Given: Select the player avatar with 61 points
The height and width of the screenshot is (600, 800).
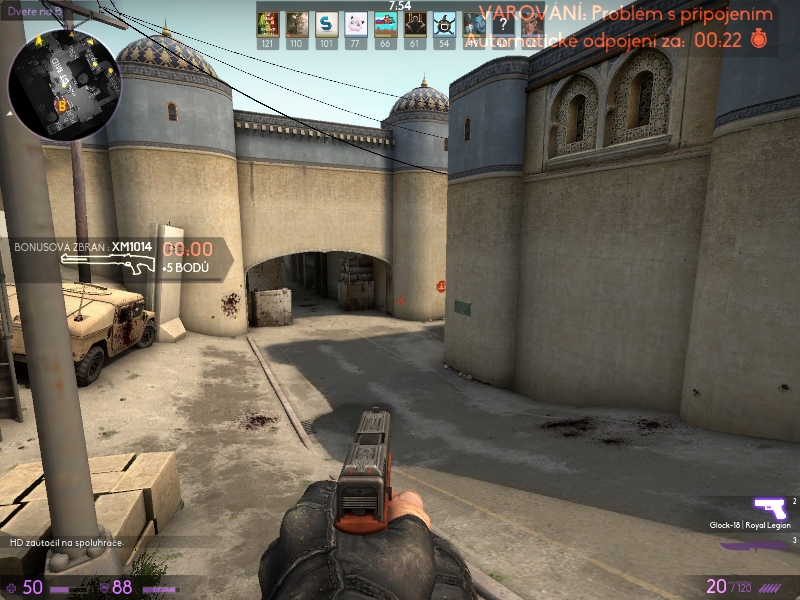Looking at the screenshot, I should (414, 24).
